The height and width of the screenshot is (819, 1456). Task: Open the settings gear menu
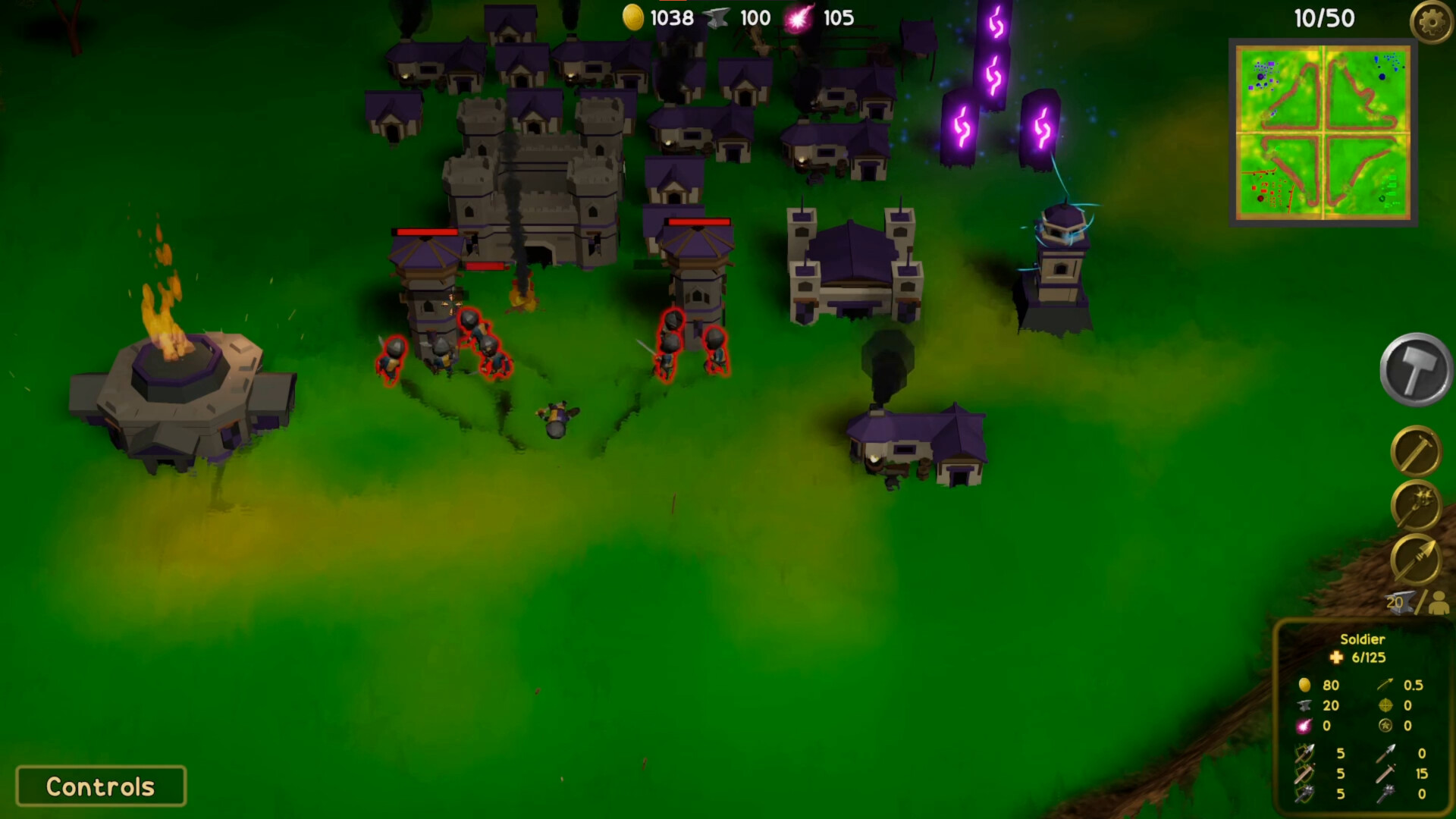(1432, 20)
